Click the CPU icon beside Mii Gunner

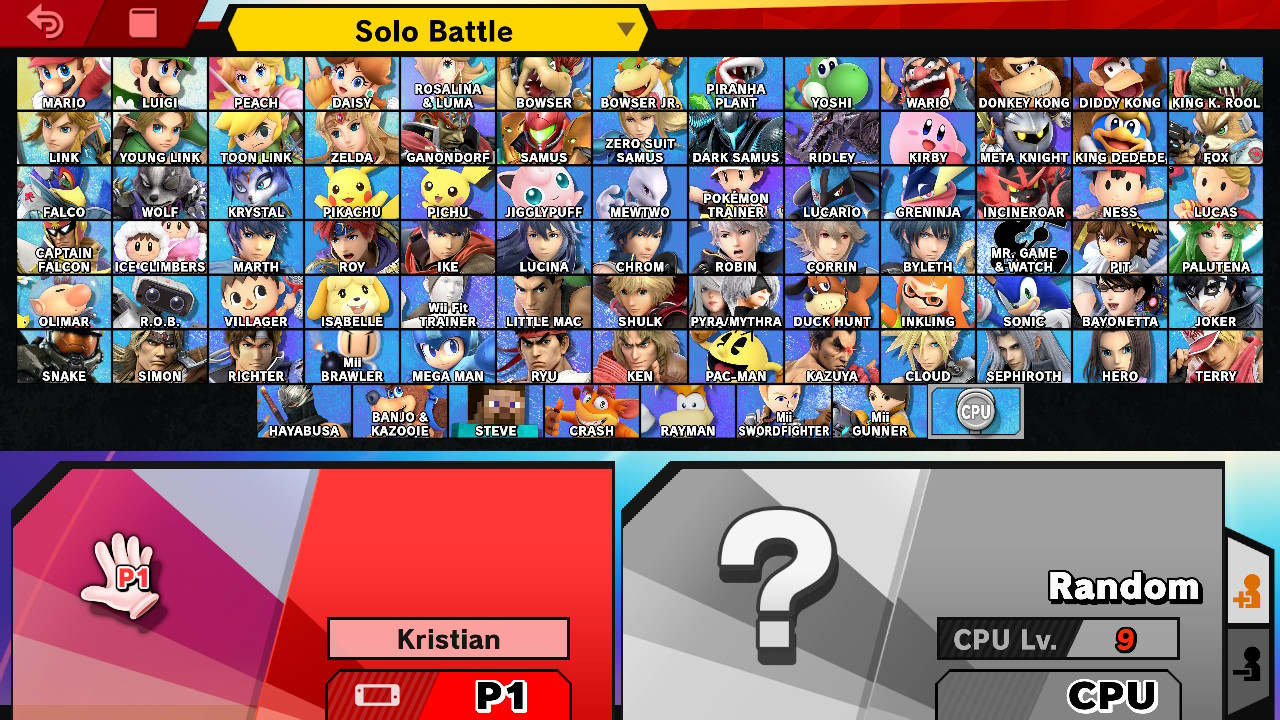(975, 410)
